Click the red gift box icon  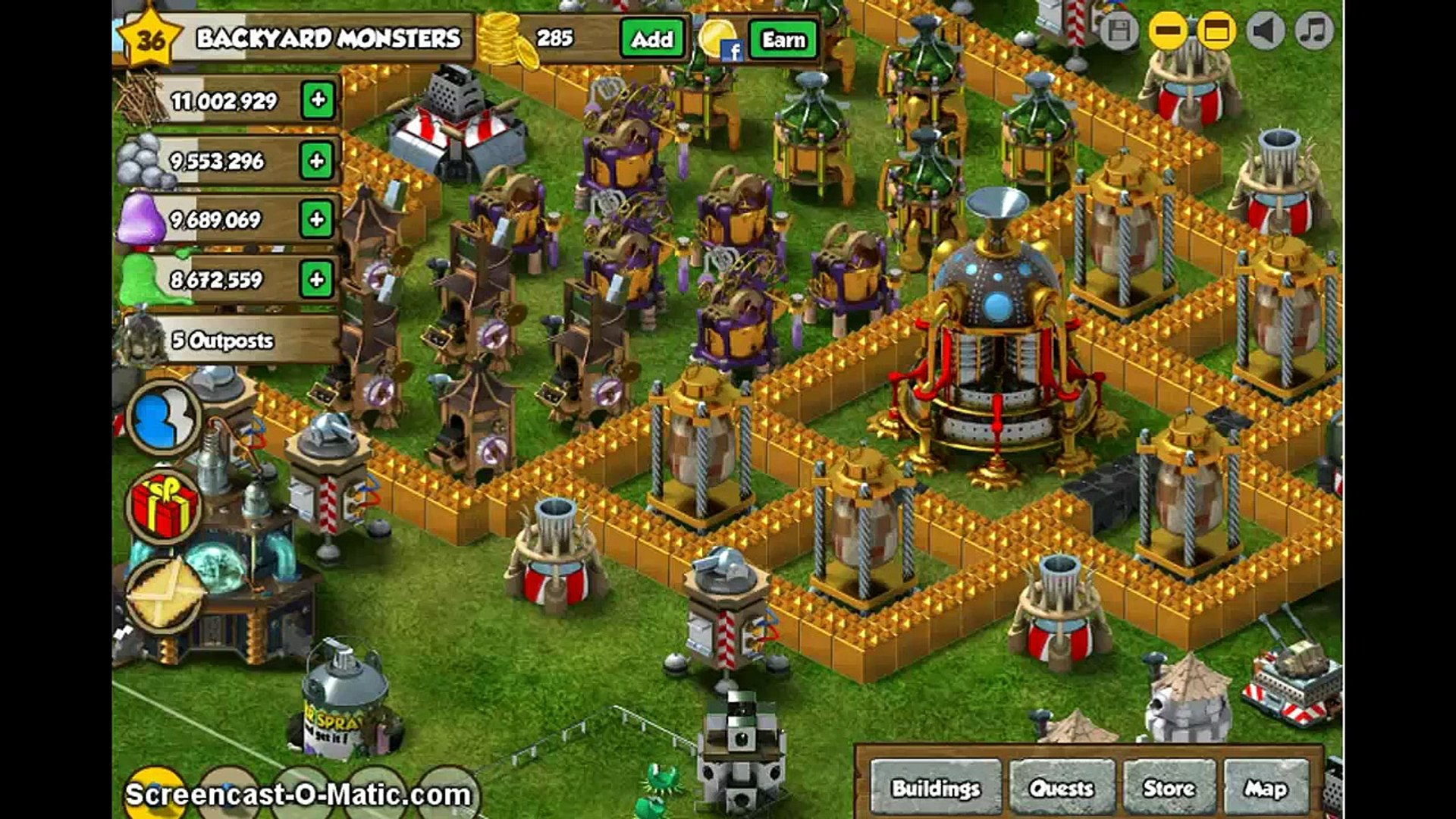point(164,506)
